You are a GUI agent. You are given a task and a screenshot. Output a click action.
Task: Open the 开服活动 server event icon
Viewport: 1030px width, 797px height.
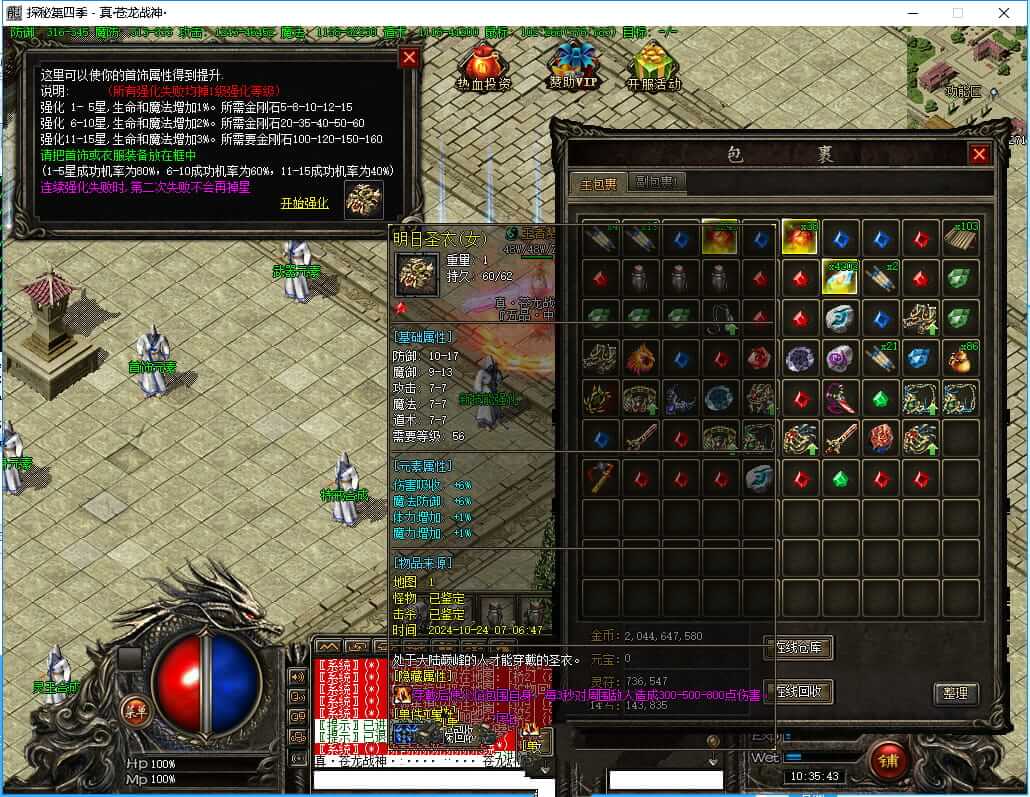(652, 66)
